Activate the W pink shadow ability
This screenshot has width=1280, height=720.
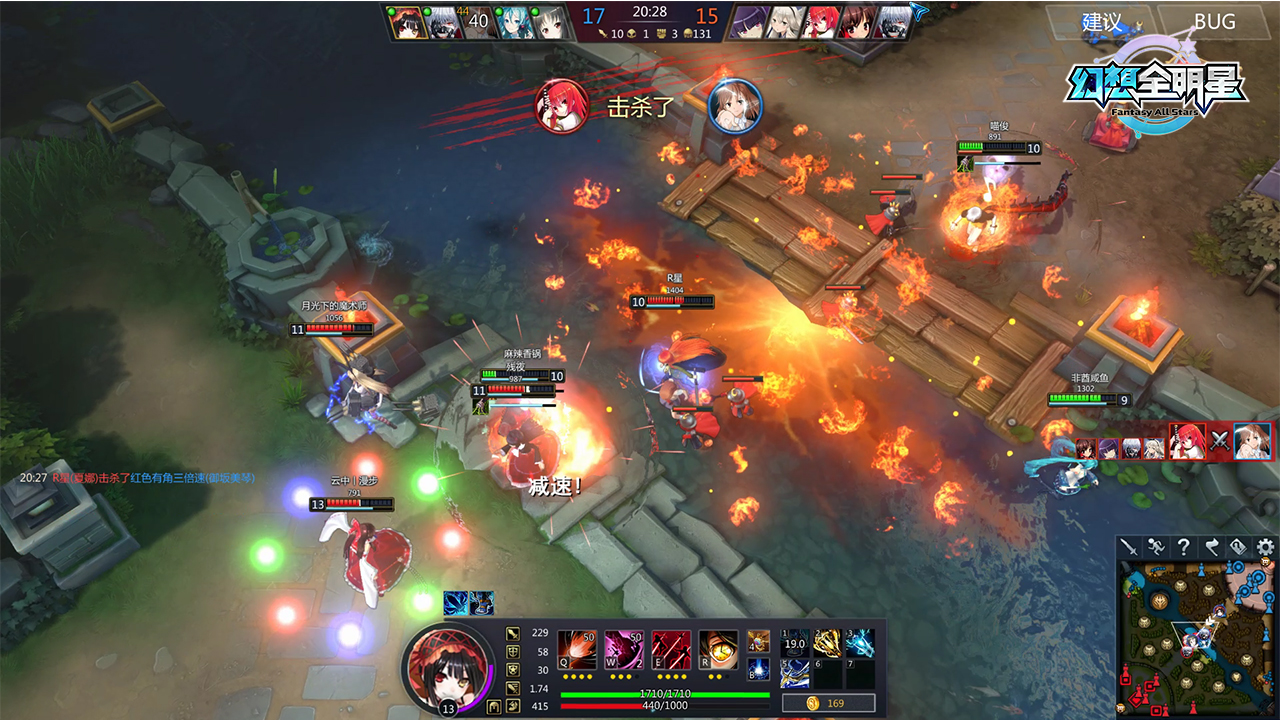[x=624, y=649]
